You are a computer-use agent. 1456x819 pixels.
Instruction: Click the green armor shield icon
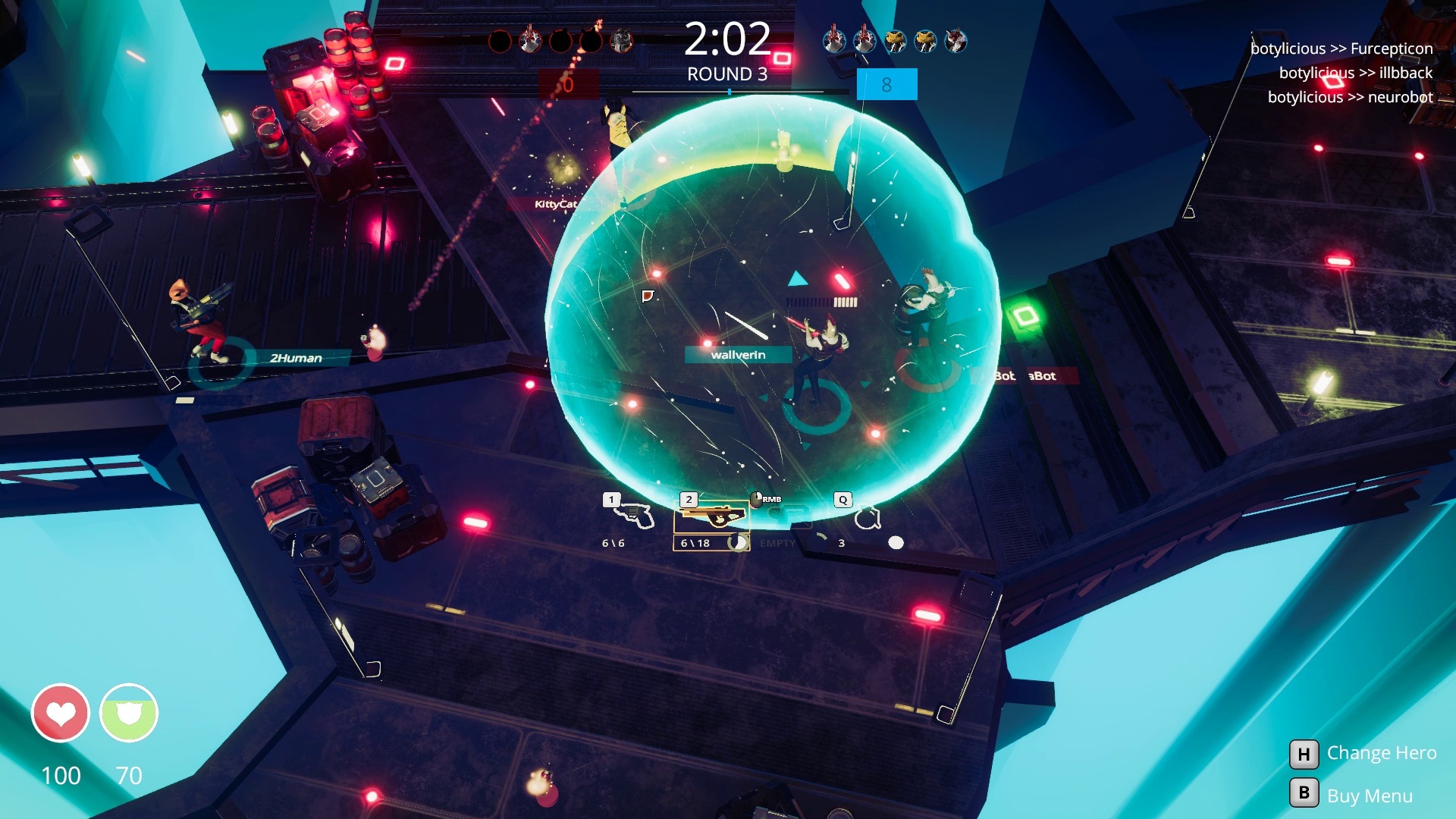(129, 714)
